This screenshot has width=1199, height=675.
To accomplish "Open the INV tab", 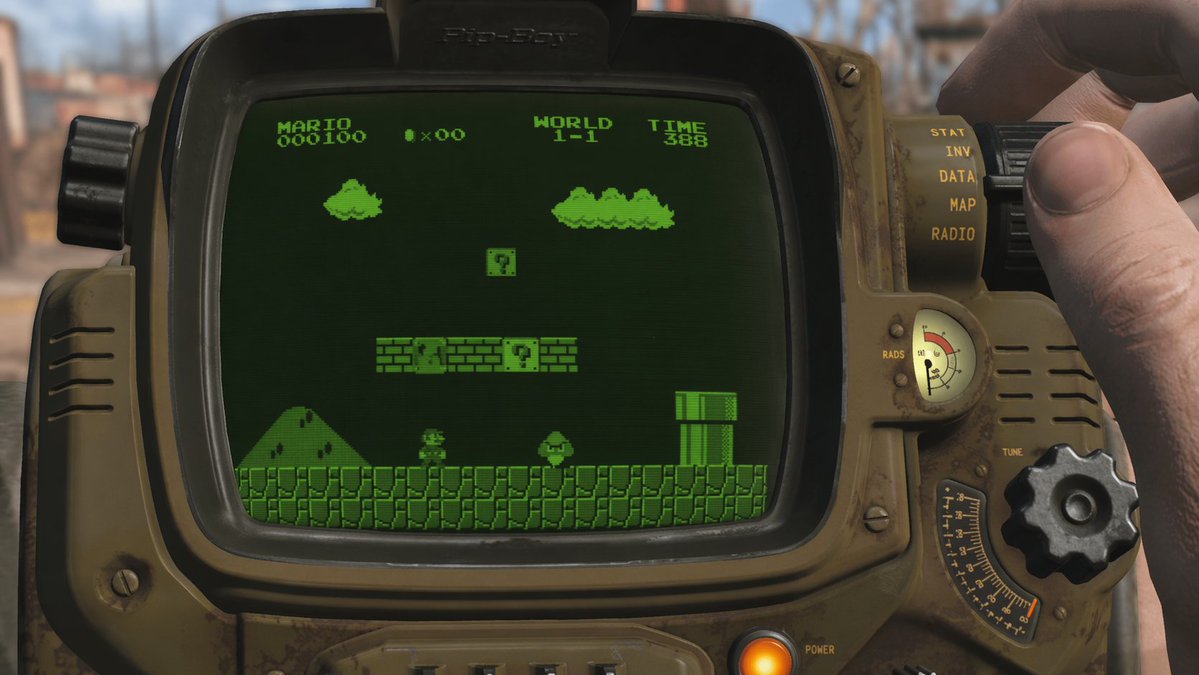I will pos(957,152).
